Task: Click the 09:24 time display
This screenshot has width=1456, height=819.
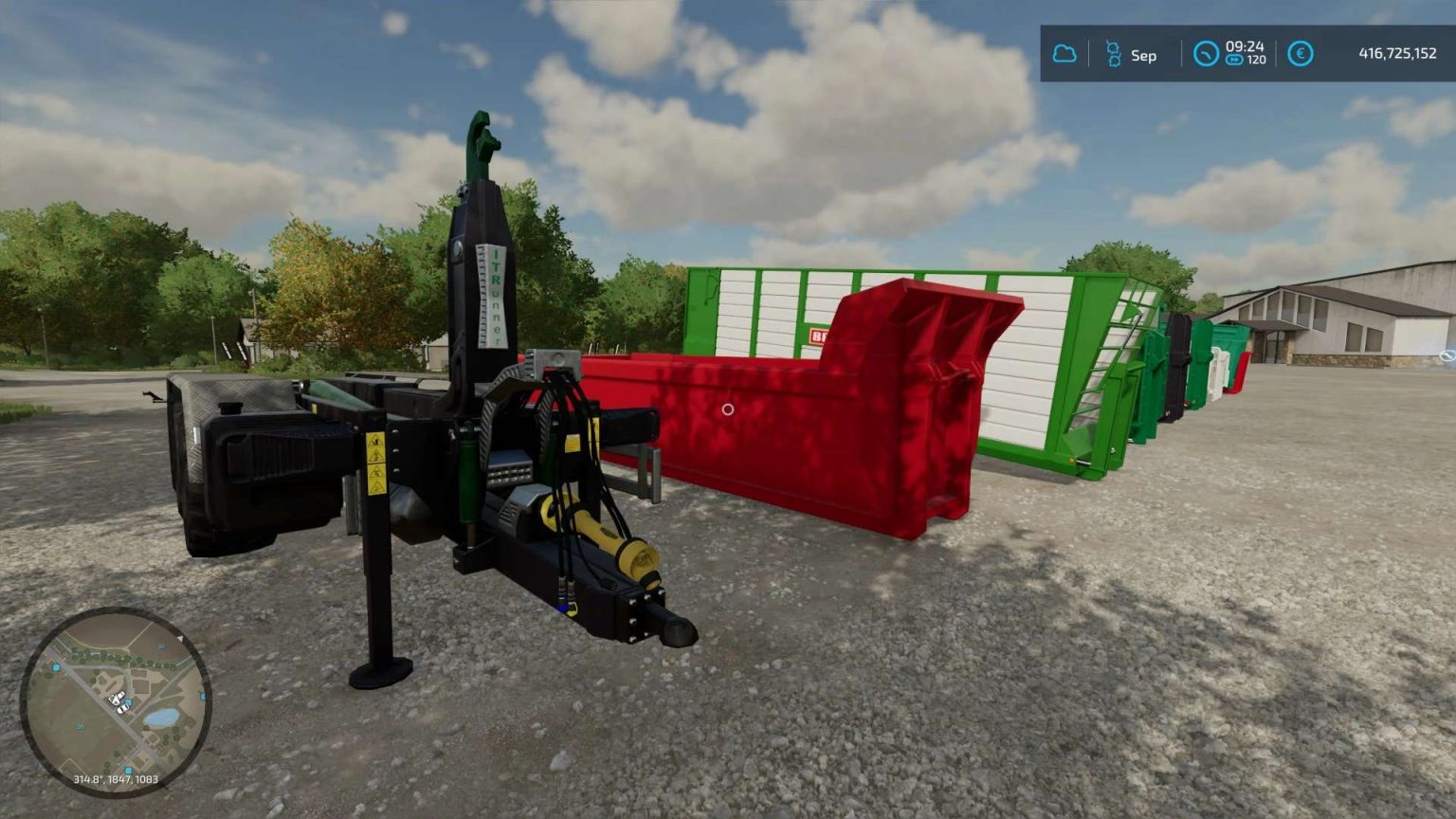Action: pos(1244,47)
